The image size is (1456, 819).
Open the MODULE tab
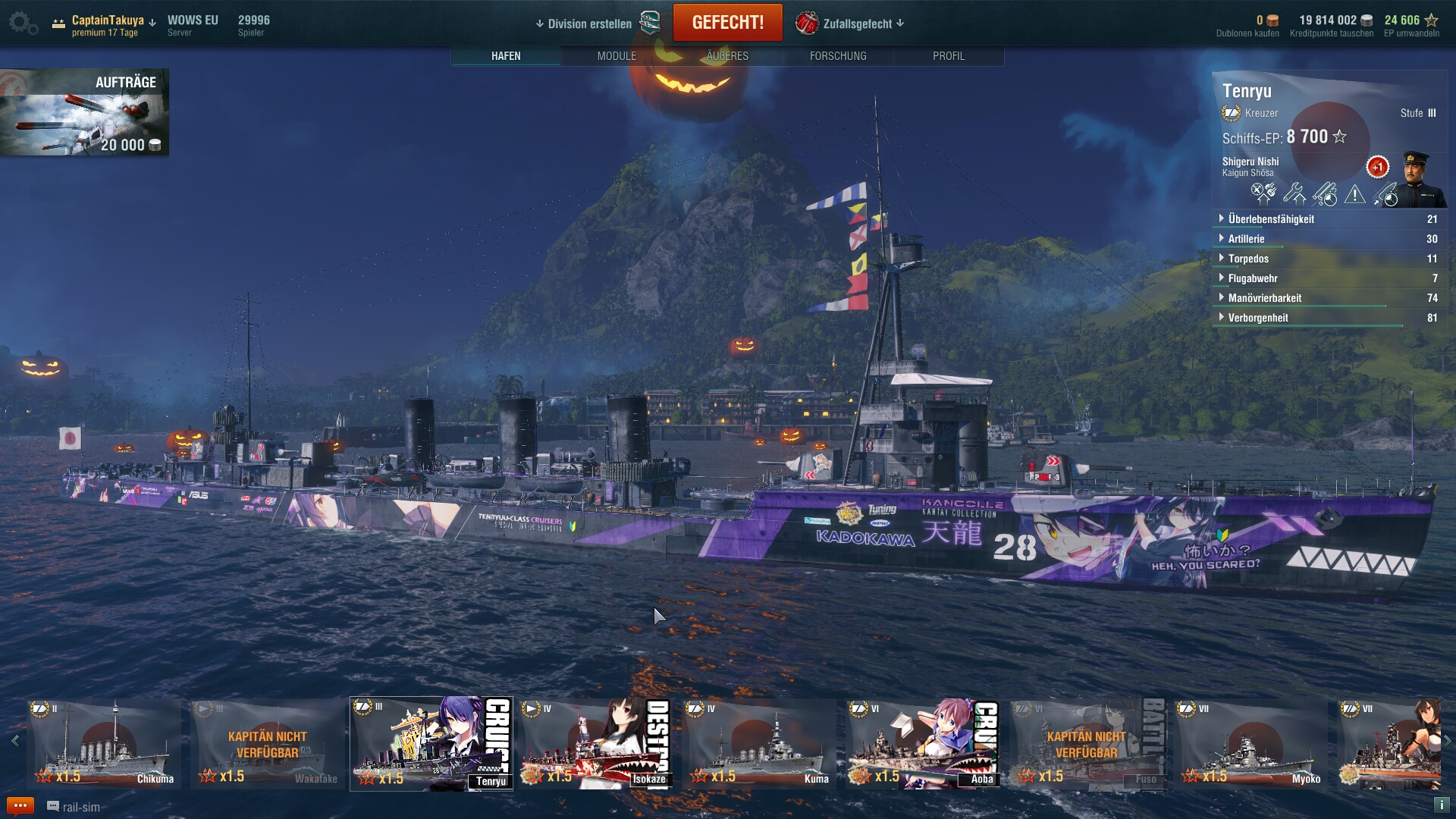click(617, 56)
